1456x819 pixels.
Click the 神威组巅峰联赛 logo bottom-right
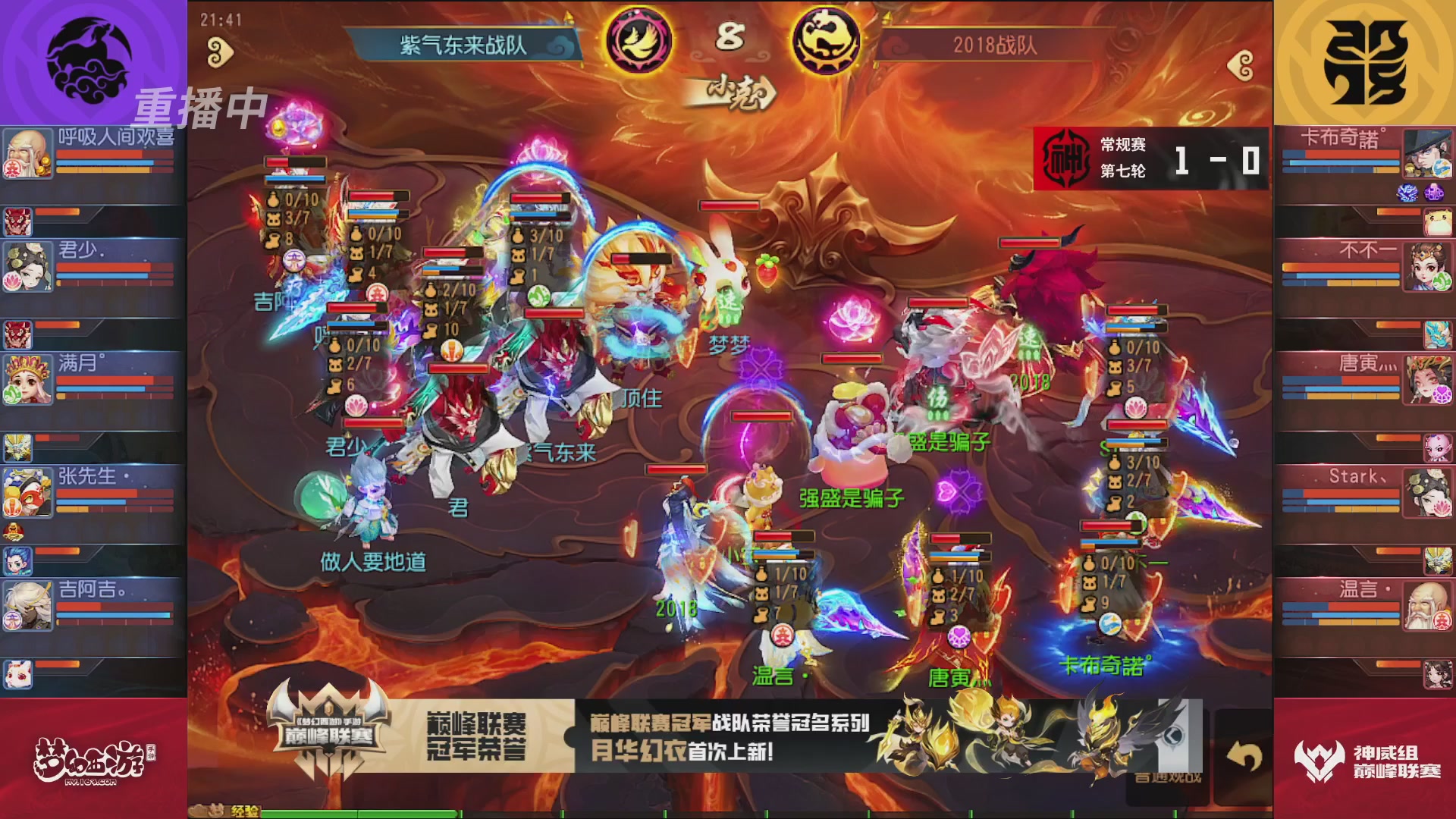pyautogui.click(x=1357, y=758)
